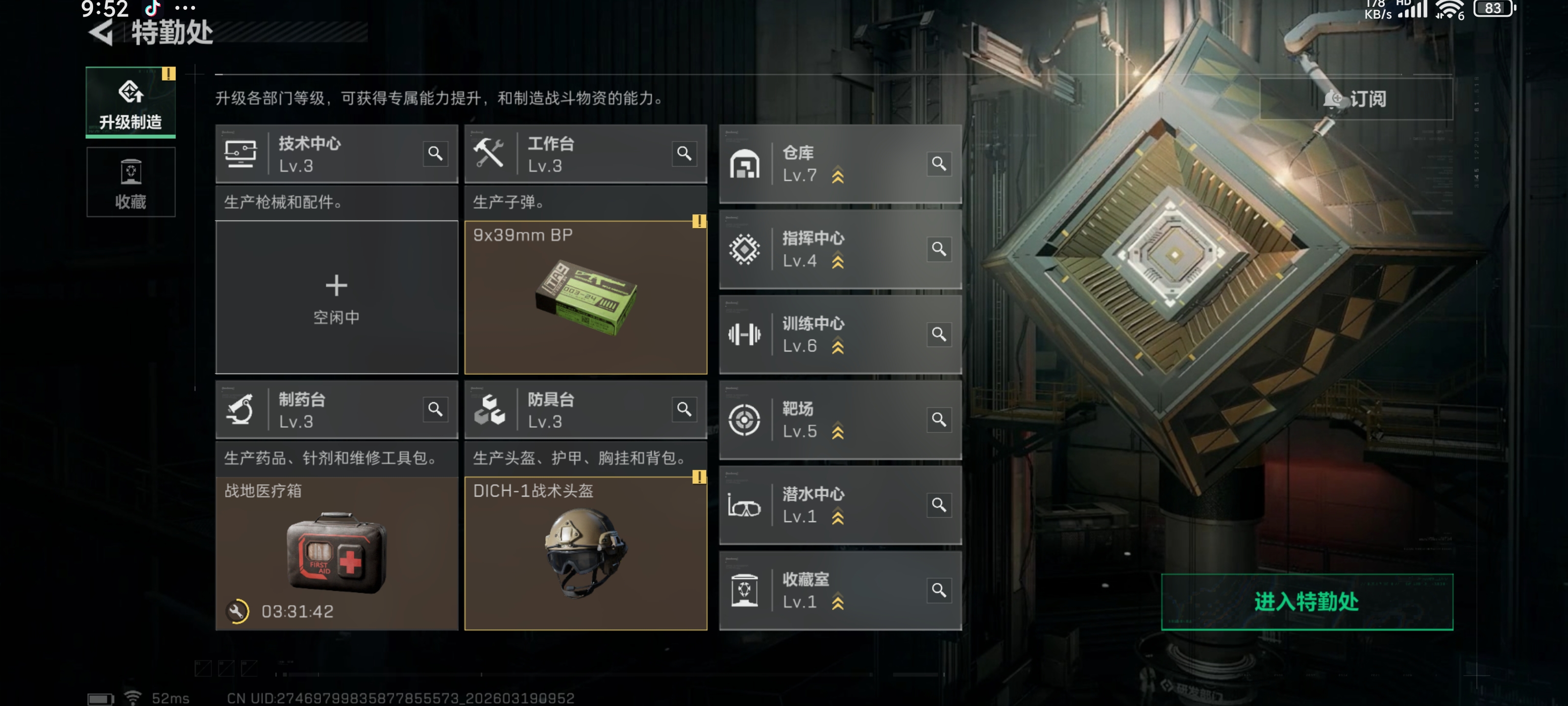Viewport: 1568px width, 706px height.
Task: Inspect 技术中心 with its magnifier icon
Action: (x=435, y=153)
